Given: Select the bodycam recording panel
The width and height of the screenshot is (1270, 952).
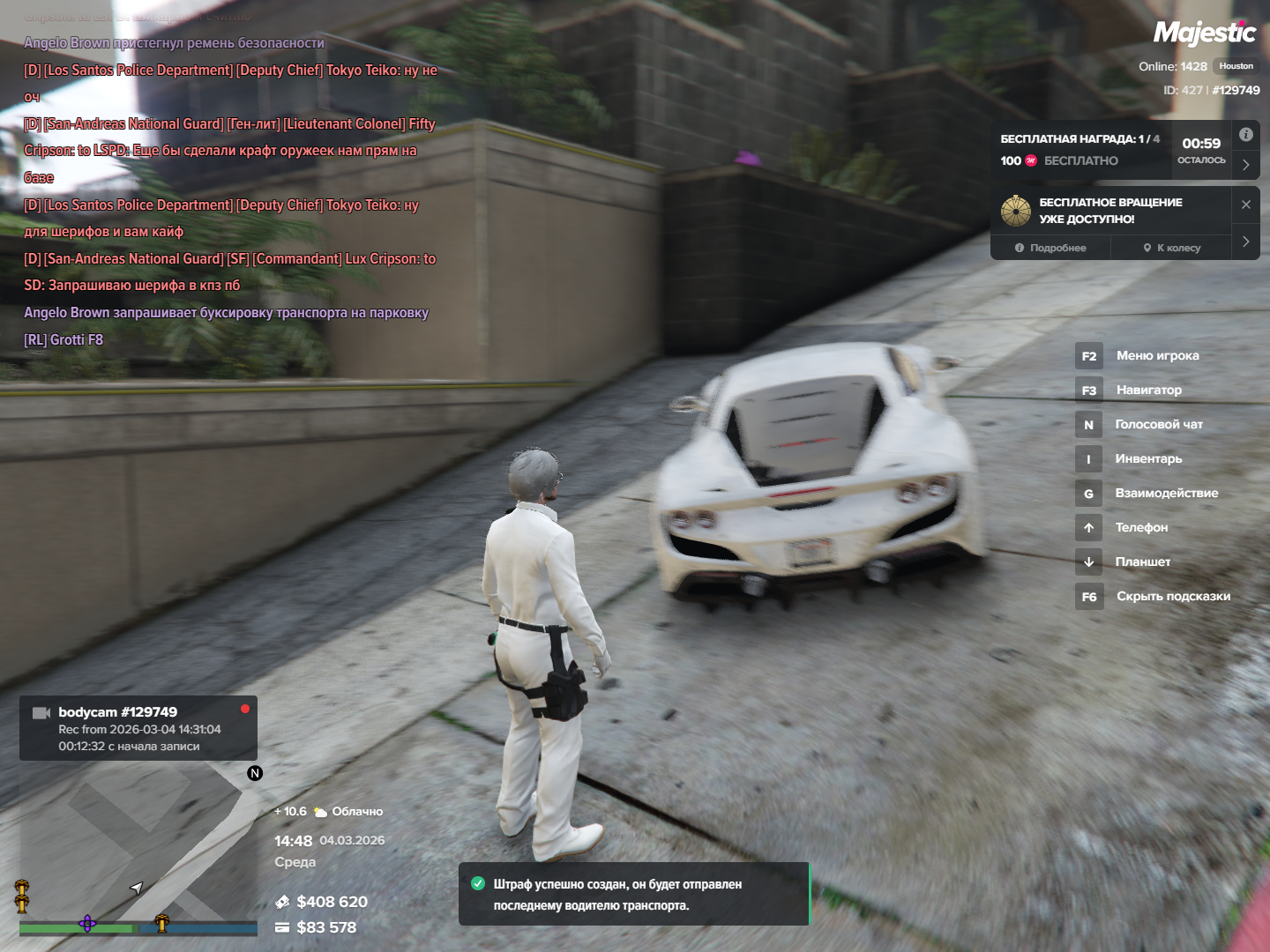Looking at the screenshot, I should tap(138, 728).
